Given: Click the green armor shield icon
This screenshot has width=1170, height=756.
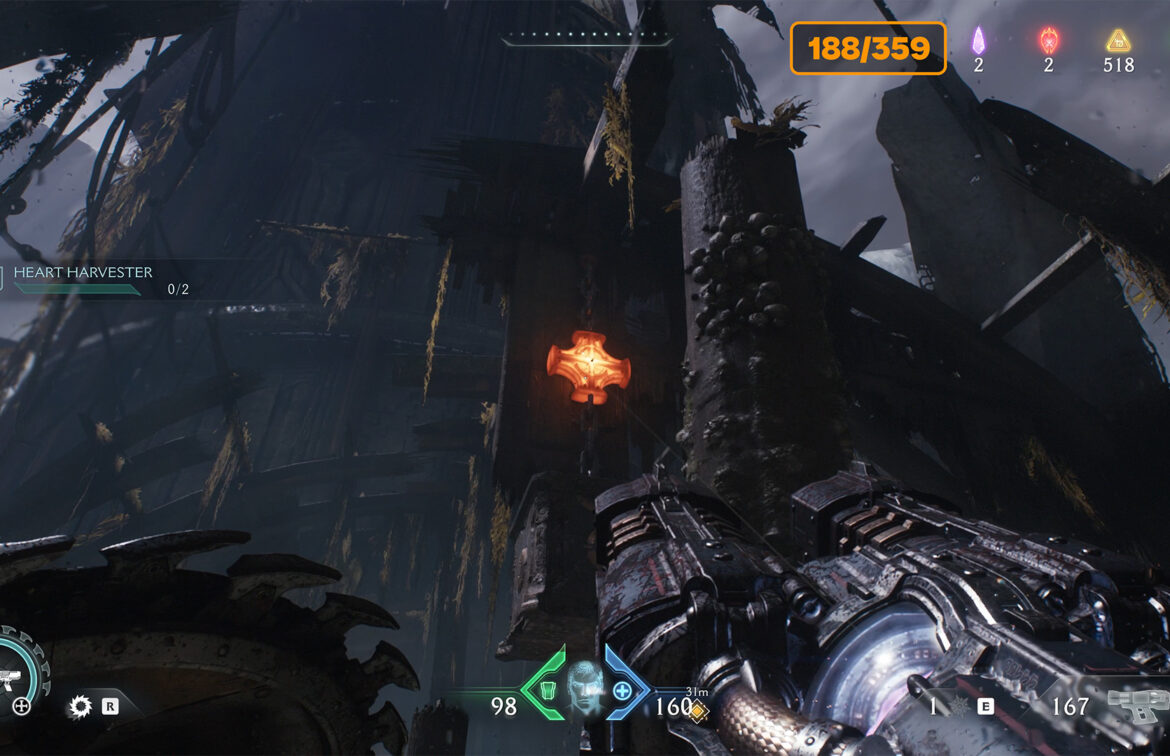Looking at the screenshot, I should tap(546, 690).
